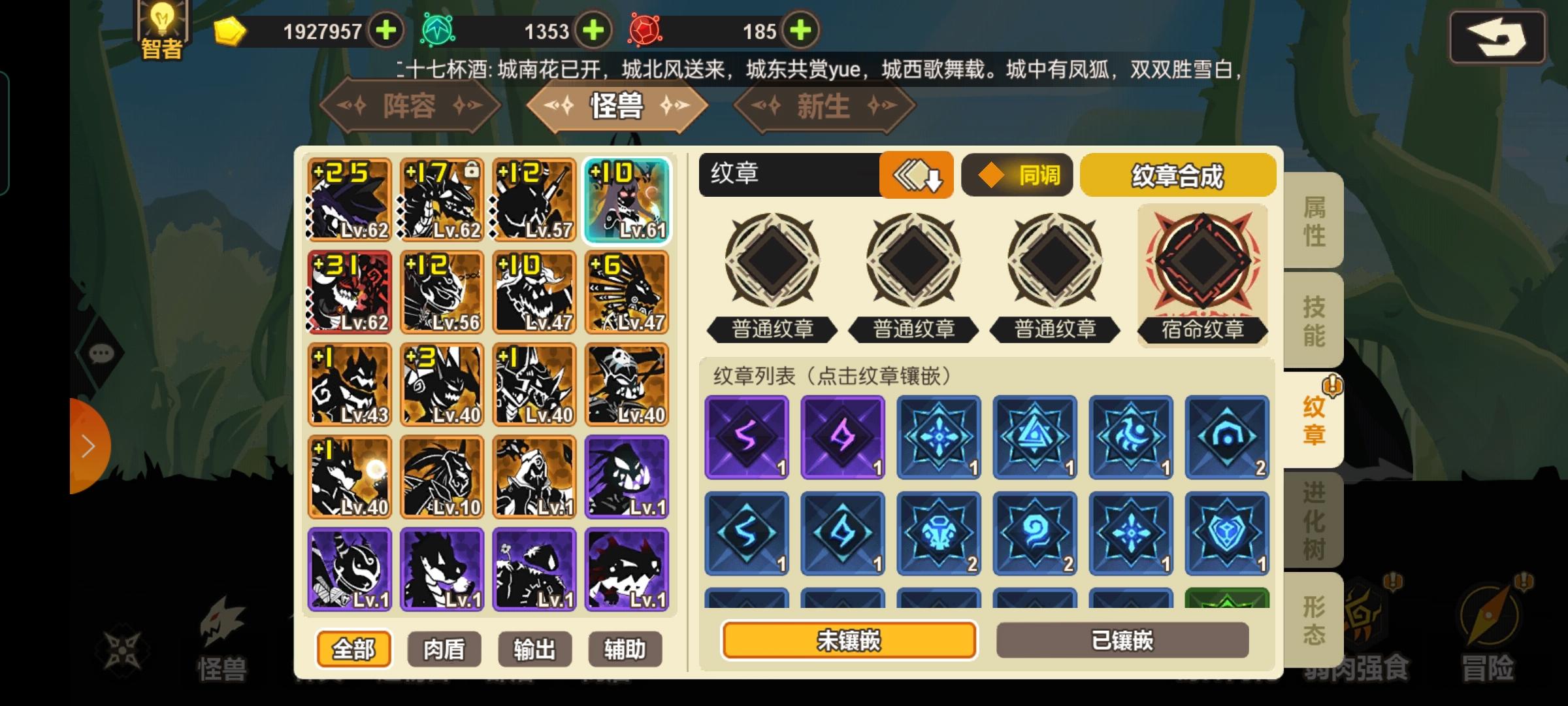Click the plus beside the gold counter

click(x=385, y=29)
